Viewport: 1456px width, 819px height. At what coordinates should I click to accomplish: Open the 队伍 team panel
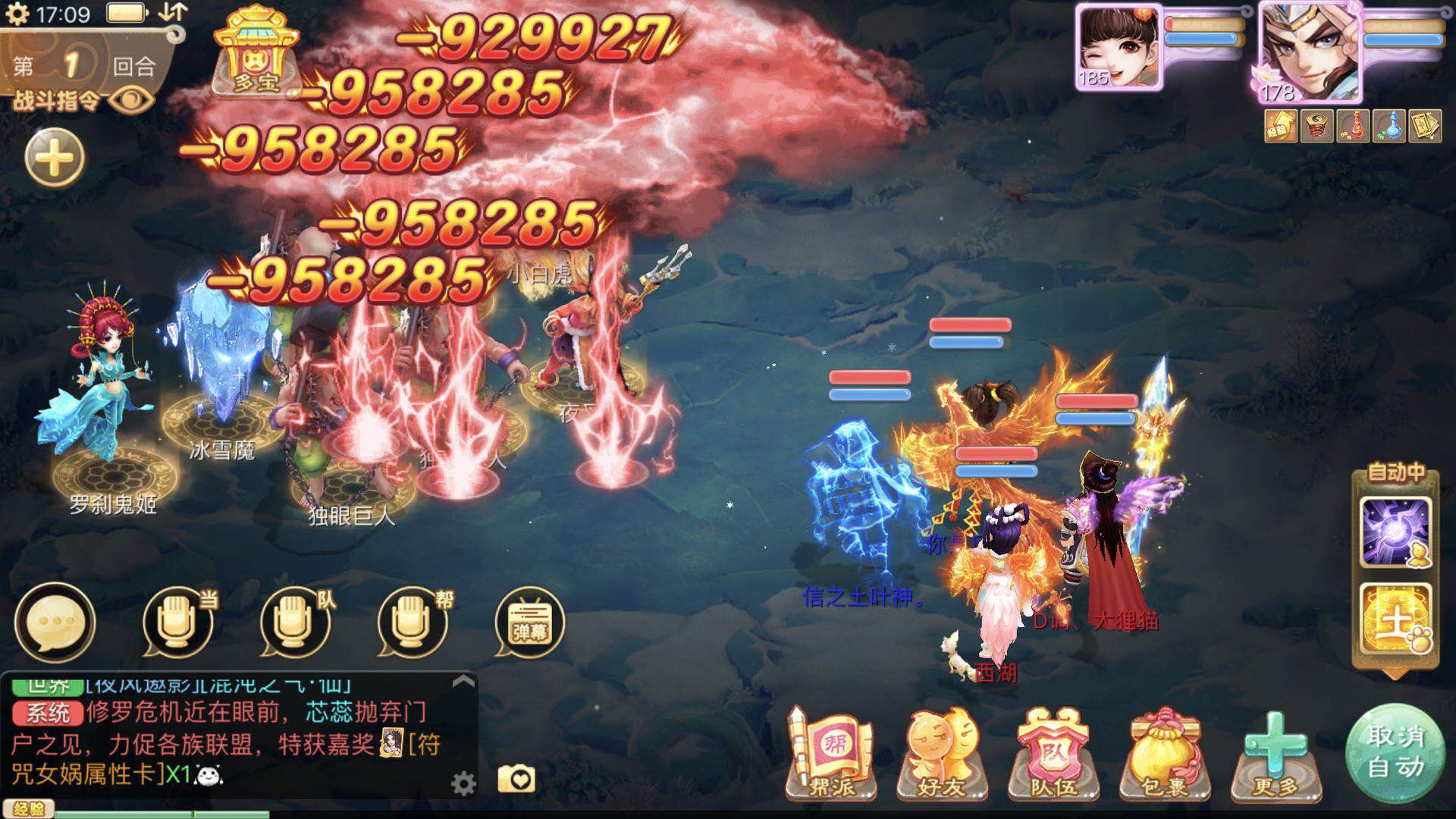[1053, 755]
